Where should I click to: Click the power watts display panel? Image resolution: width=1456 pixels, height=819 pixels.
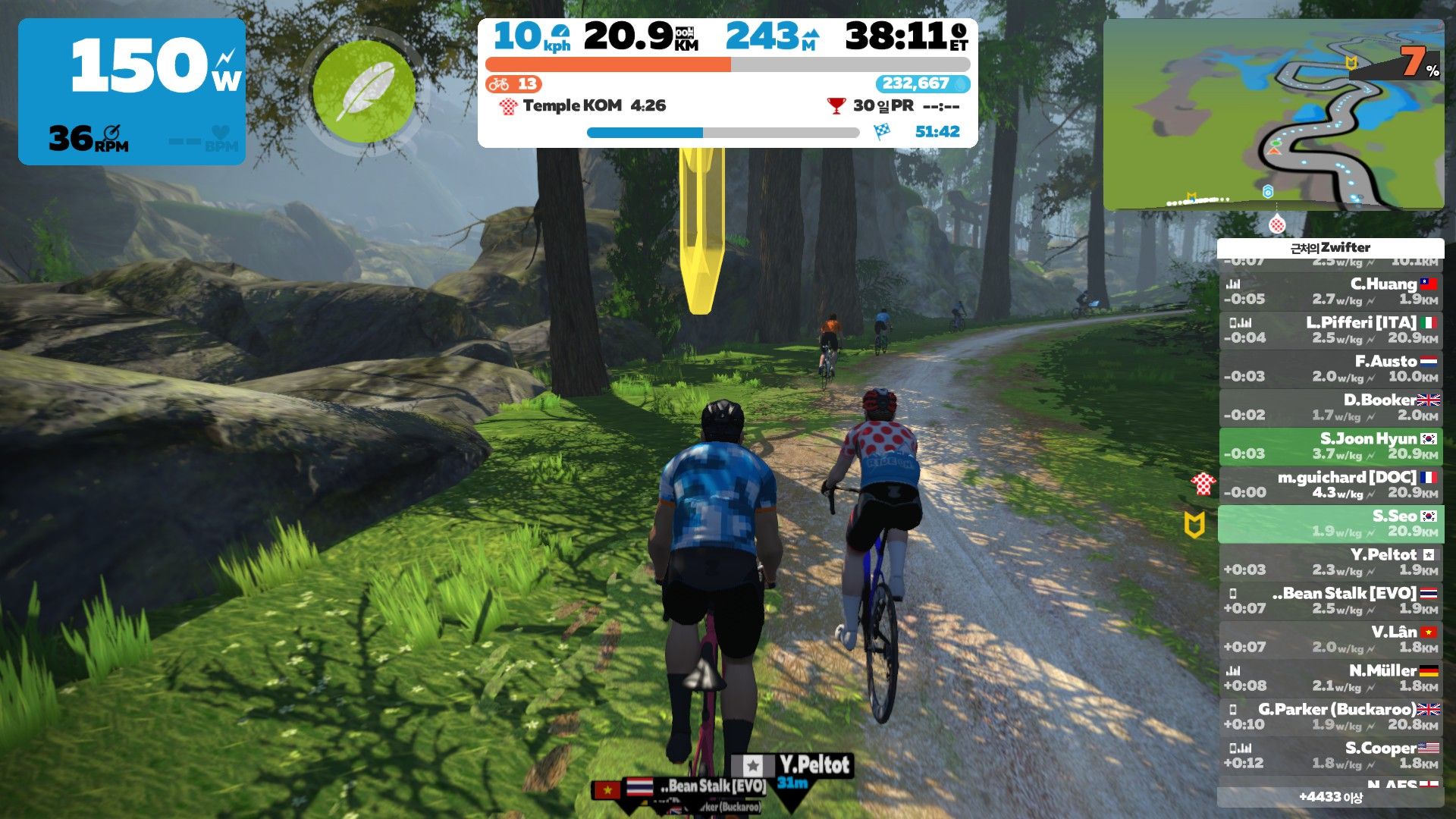132,91
